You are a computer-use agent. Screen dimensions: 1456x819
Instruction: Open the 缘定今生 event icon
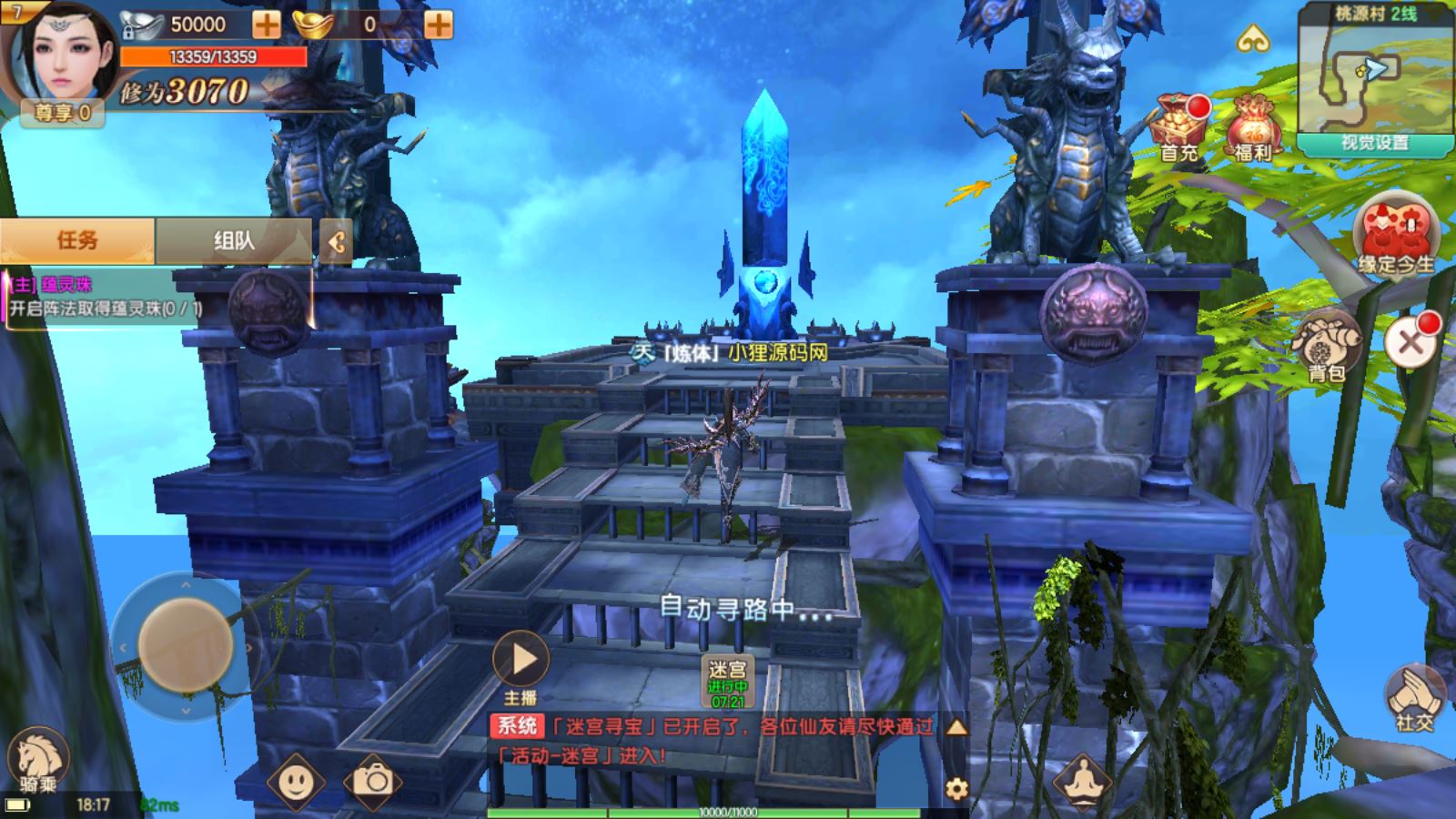click(1396, 237)
